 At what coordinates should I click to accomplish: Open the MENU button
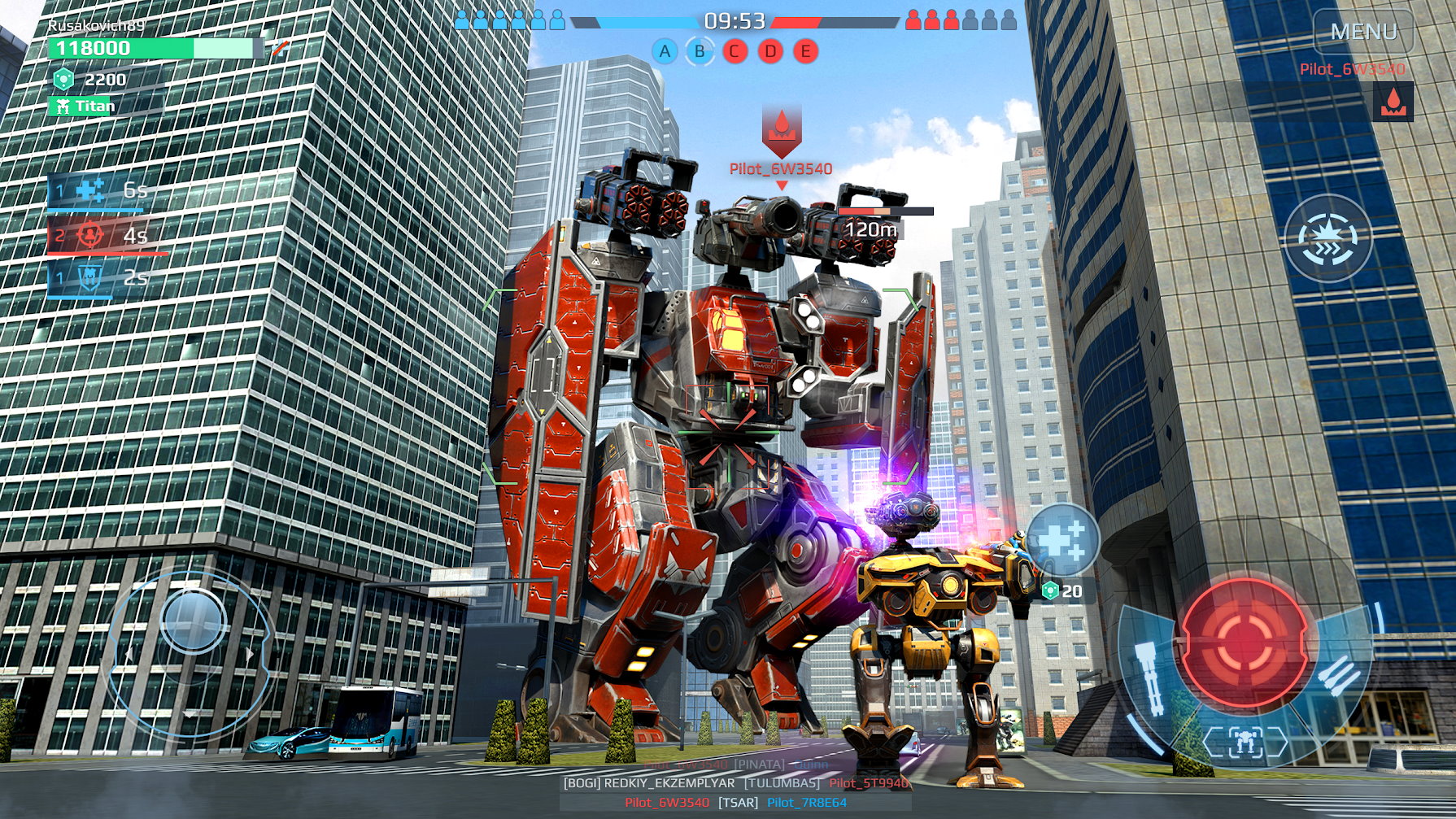pos(1363,33)
